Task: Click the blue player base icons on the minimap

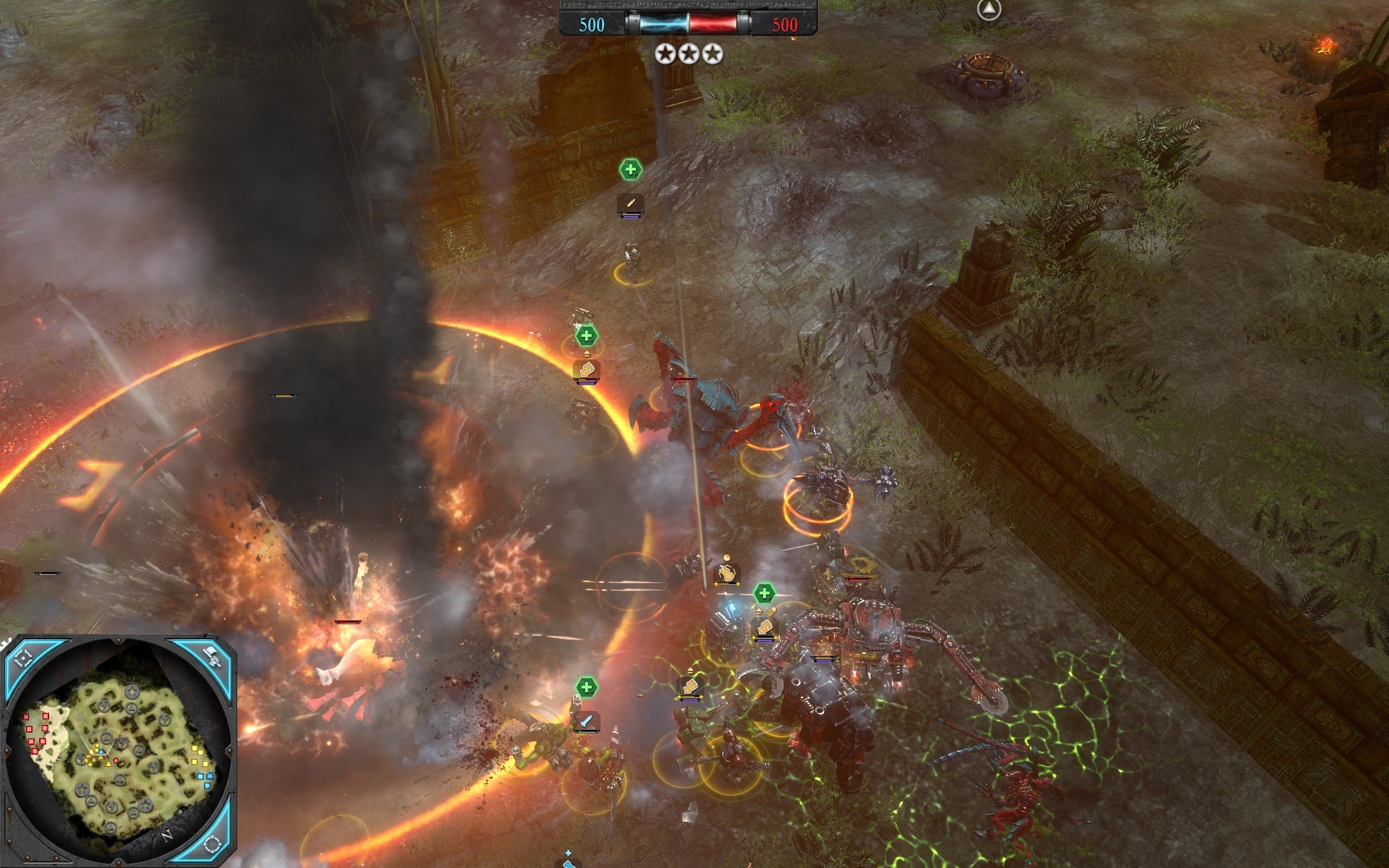Action: (205, 778)
